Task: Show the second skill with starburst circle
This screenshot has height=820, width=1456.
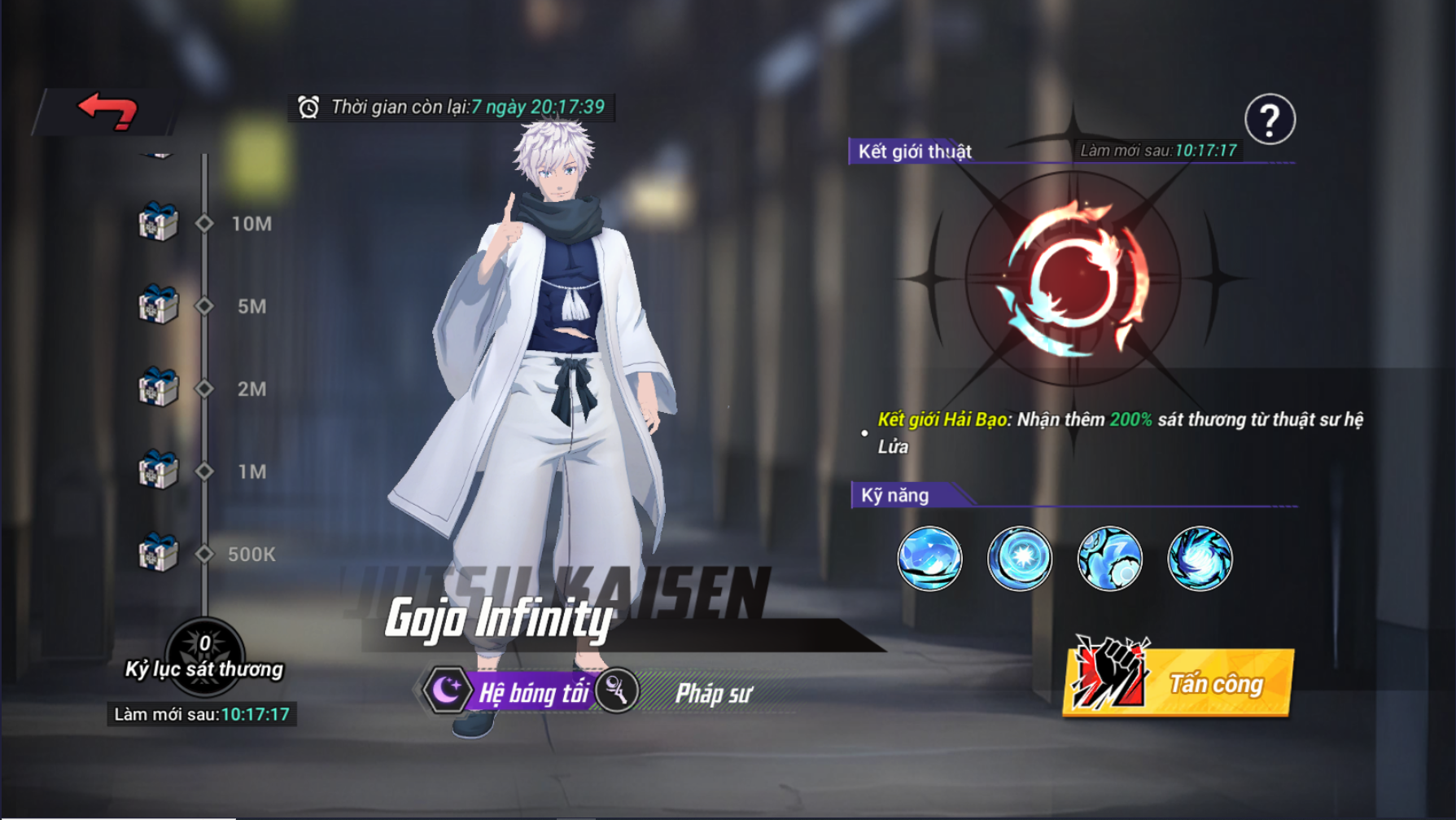Action: click(x=1019, y=559)
